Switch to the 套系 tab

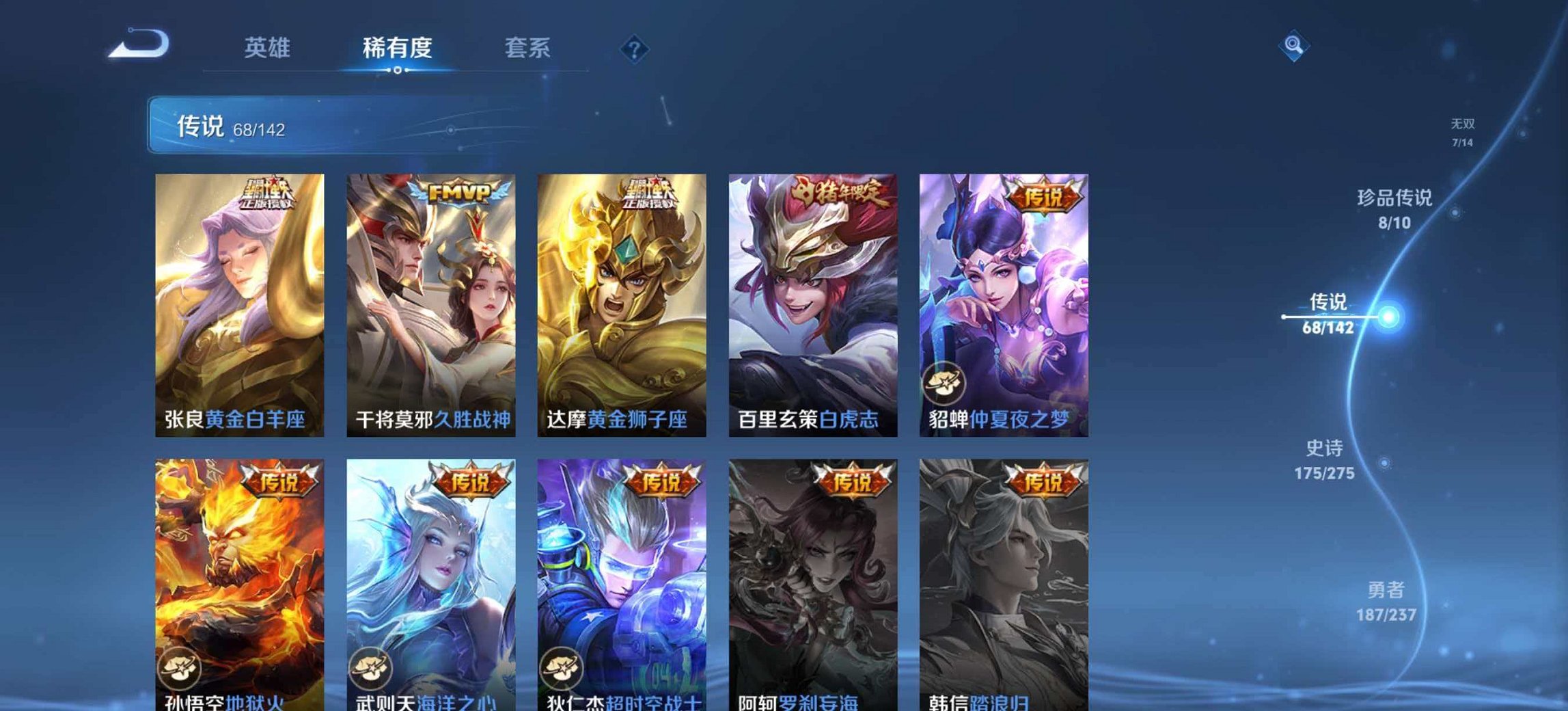click(529, 49)
